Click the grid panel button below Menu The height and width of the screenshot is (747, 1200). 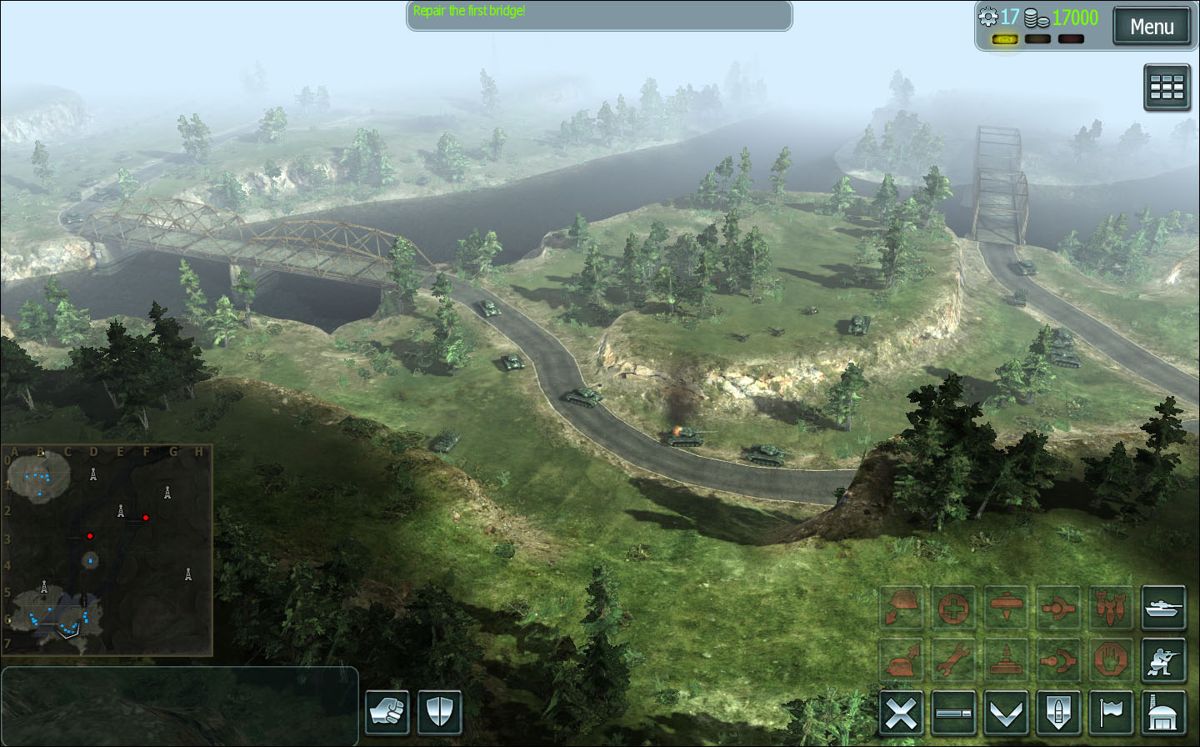(1166, 88)
